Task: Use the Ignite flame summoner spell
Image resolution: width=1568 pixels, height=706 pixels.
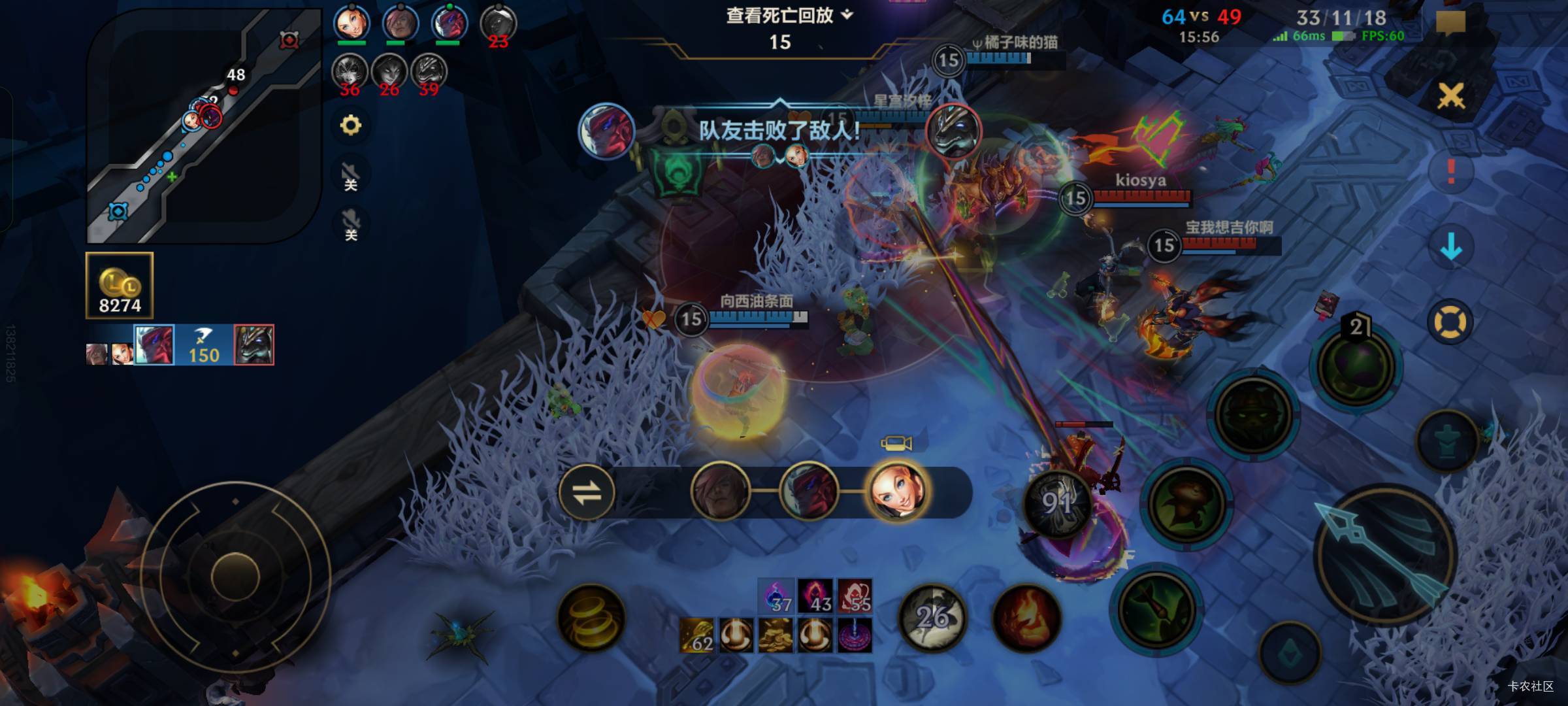Action: point(1026,618)
